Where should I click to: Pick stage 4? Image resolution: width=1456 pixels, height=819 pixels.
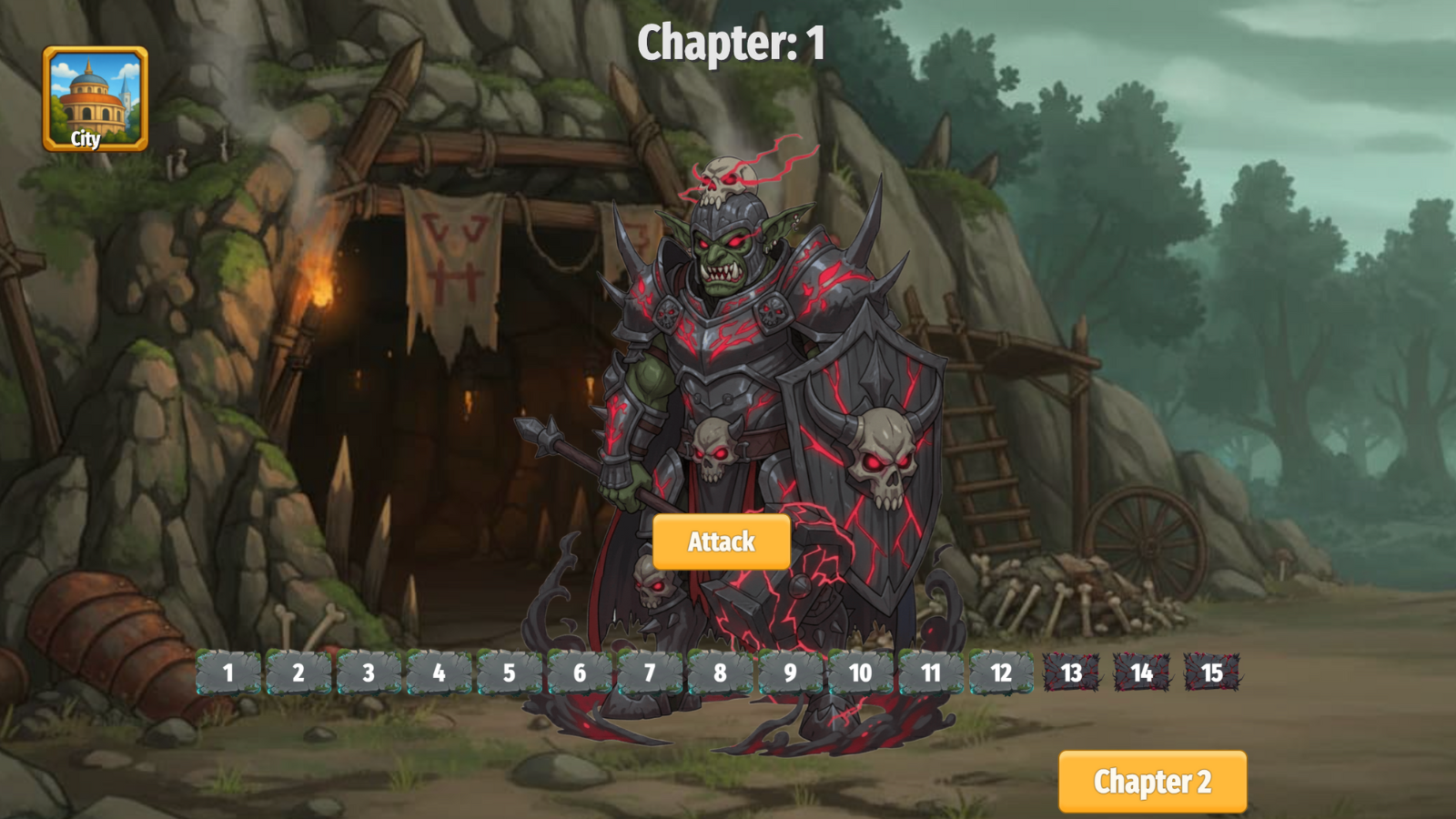438,674
